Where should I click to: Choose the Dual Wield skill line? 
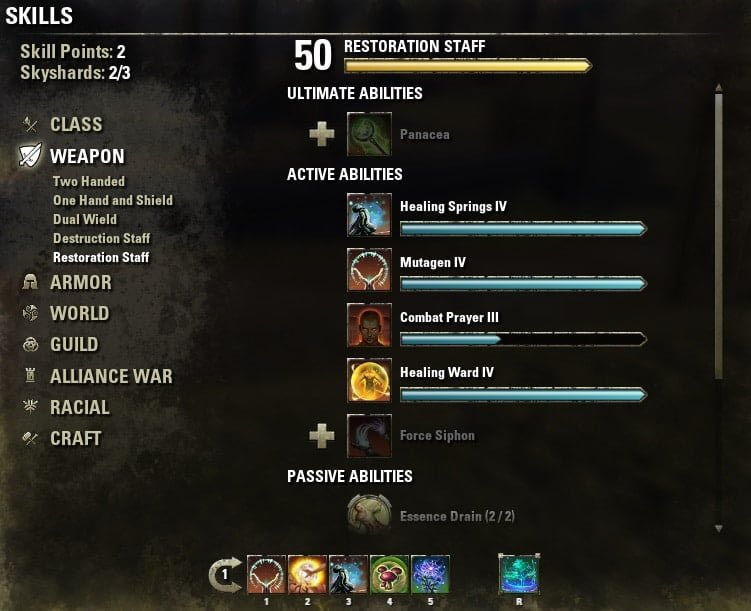pos(85,220)
